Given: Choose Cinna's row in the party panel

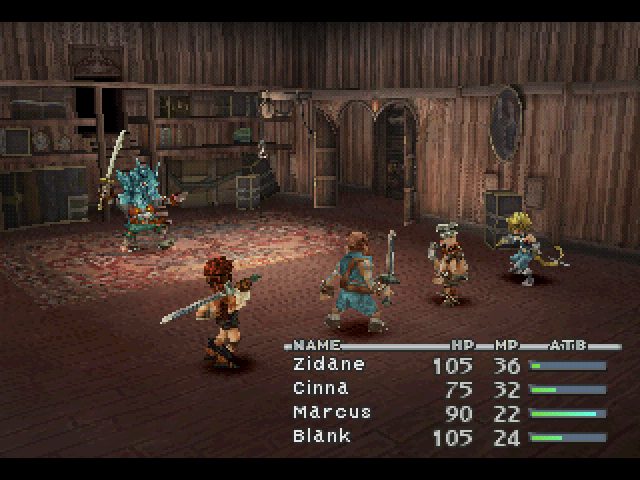Looking at the screenshot, I should click(319, 389).
